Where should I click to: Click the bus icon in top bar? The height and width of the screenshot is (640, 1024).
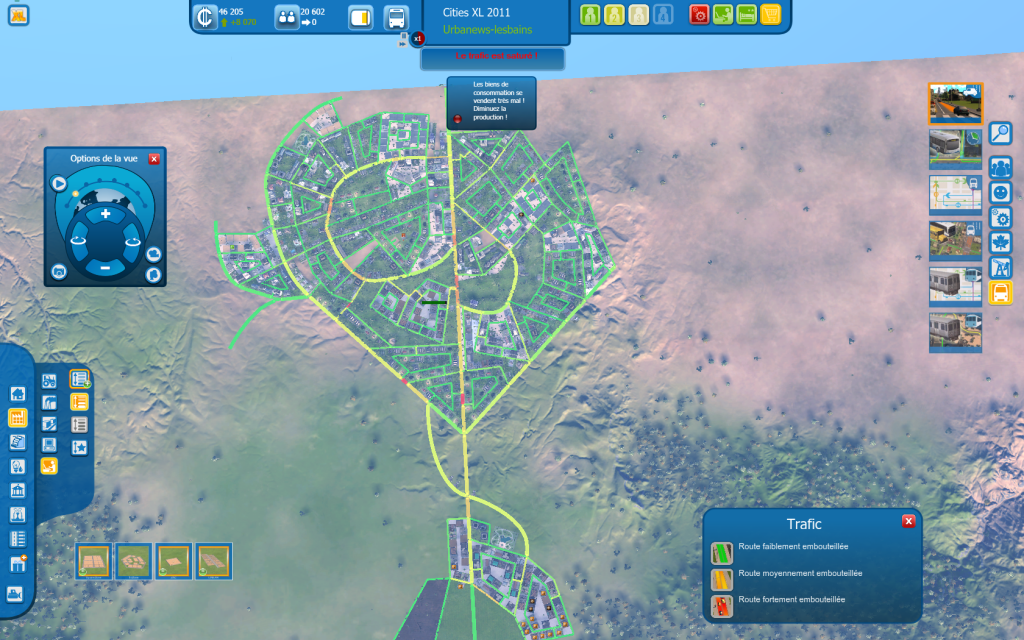coord(396,18)
